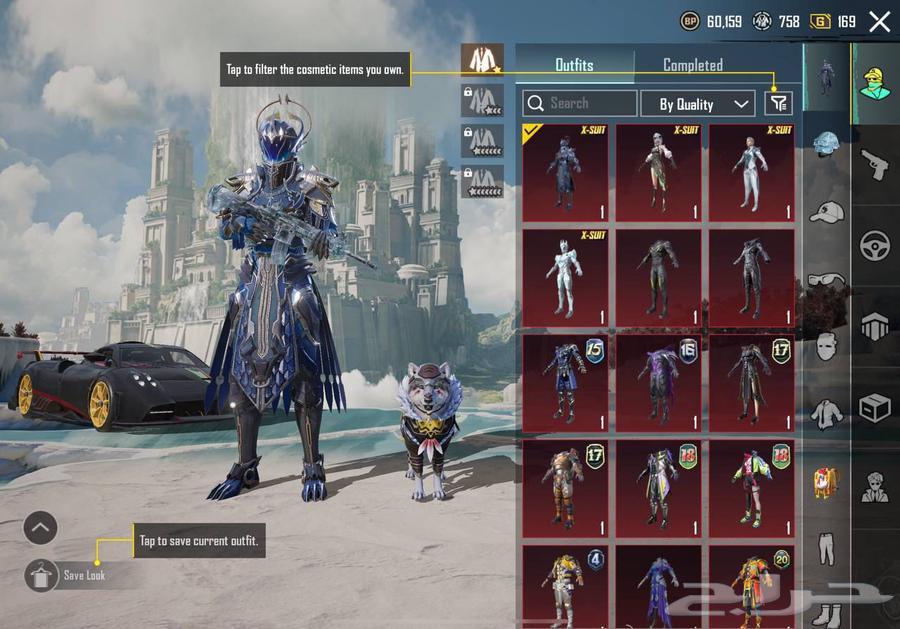Click the outfit Search field
Viewport: 900px width, 629px height.
pos(580,103)
